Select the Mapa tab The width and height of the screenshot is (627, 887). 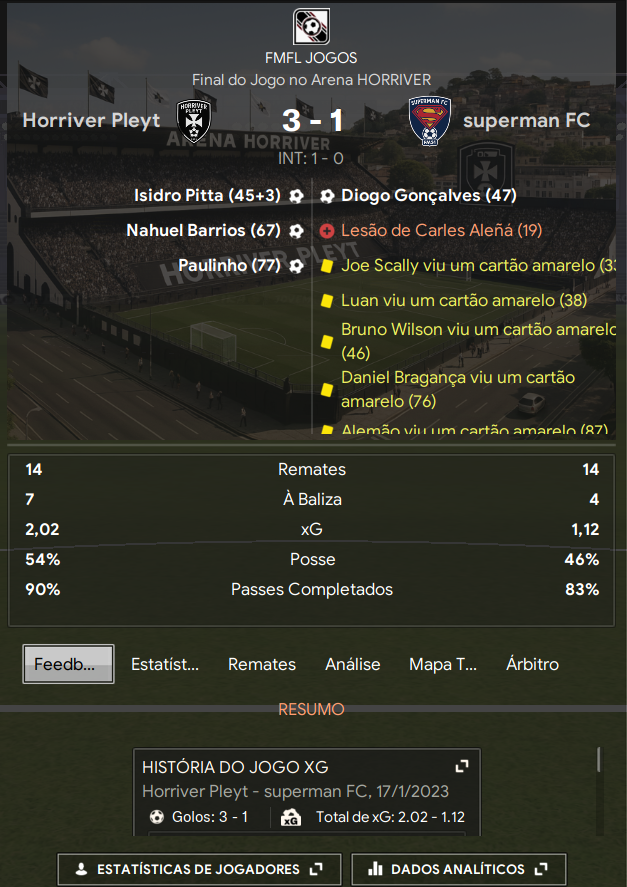[x=443, y=664]
